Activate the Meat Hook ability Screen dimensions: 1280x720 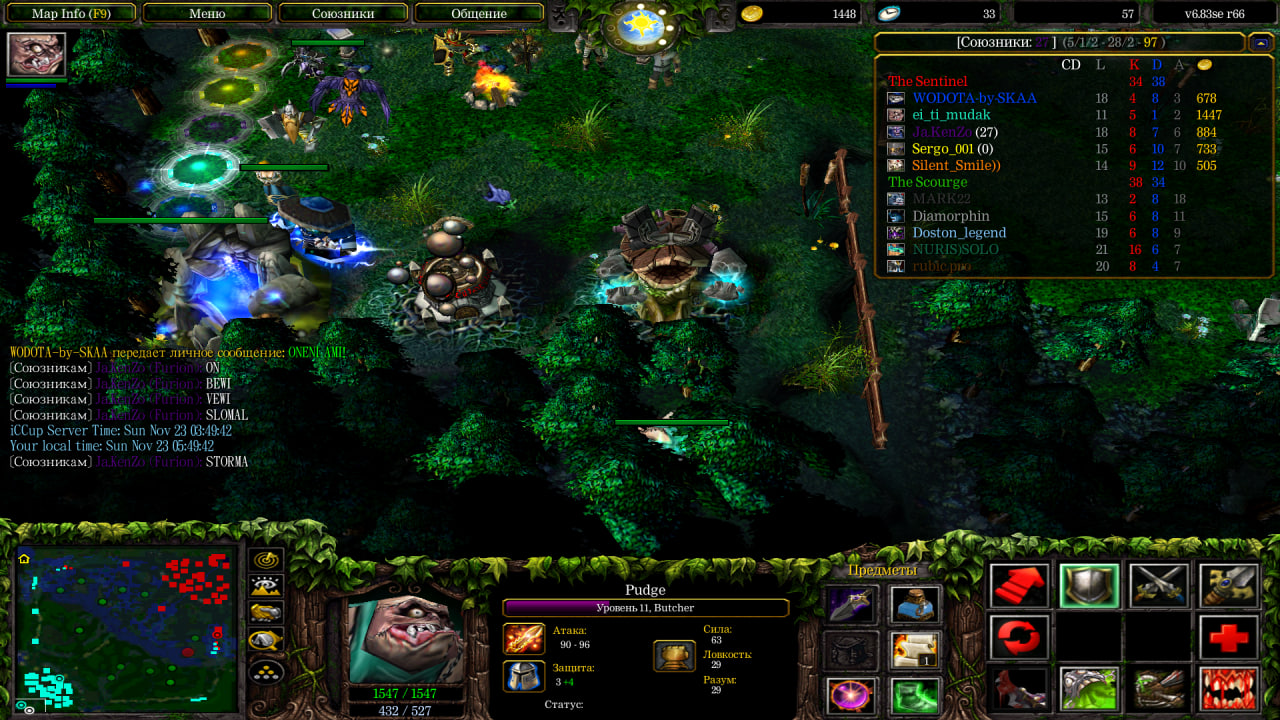tap(1020, 689)
